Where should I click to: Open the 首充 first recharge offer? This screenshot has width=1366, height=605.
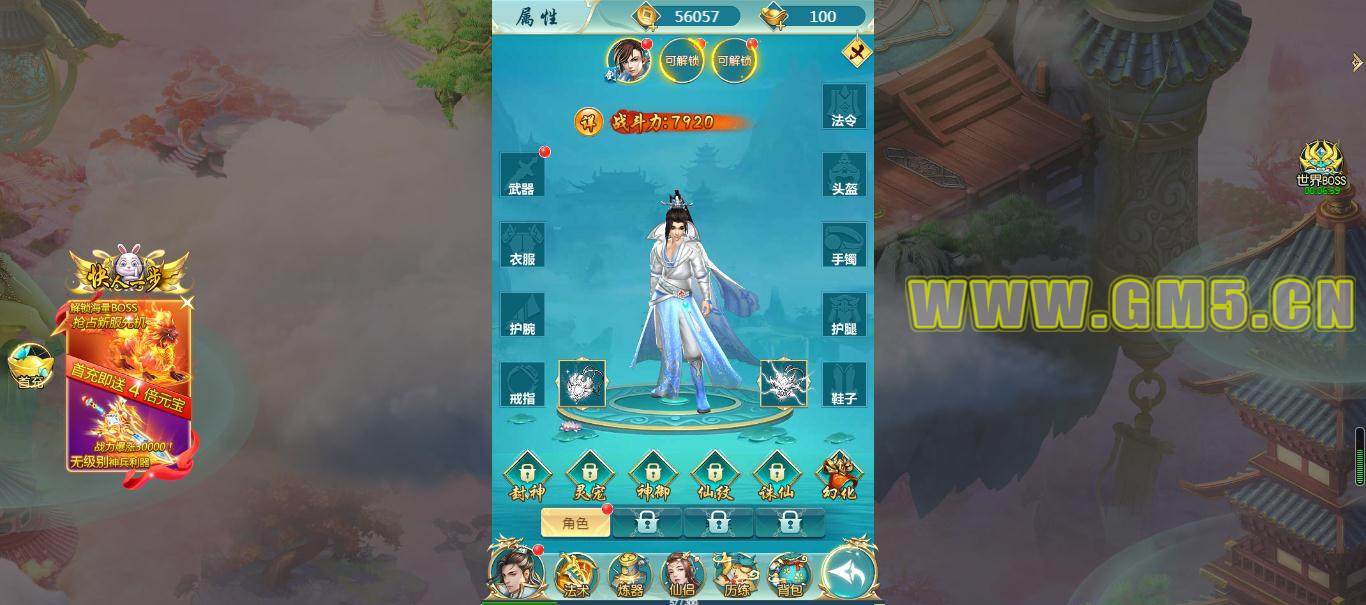pos(30,365)
